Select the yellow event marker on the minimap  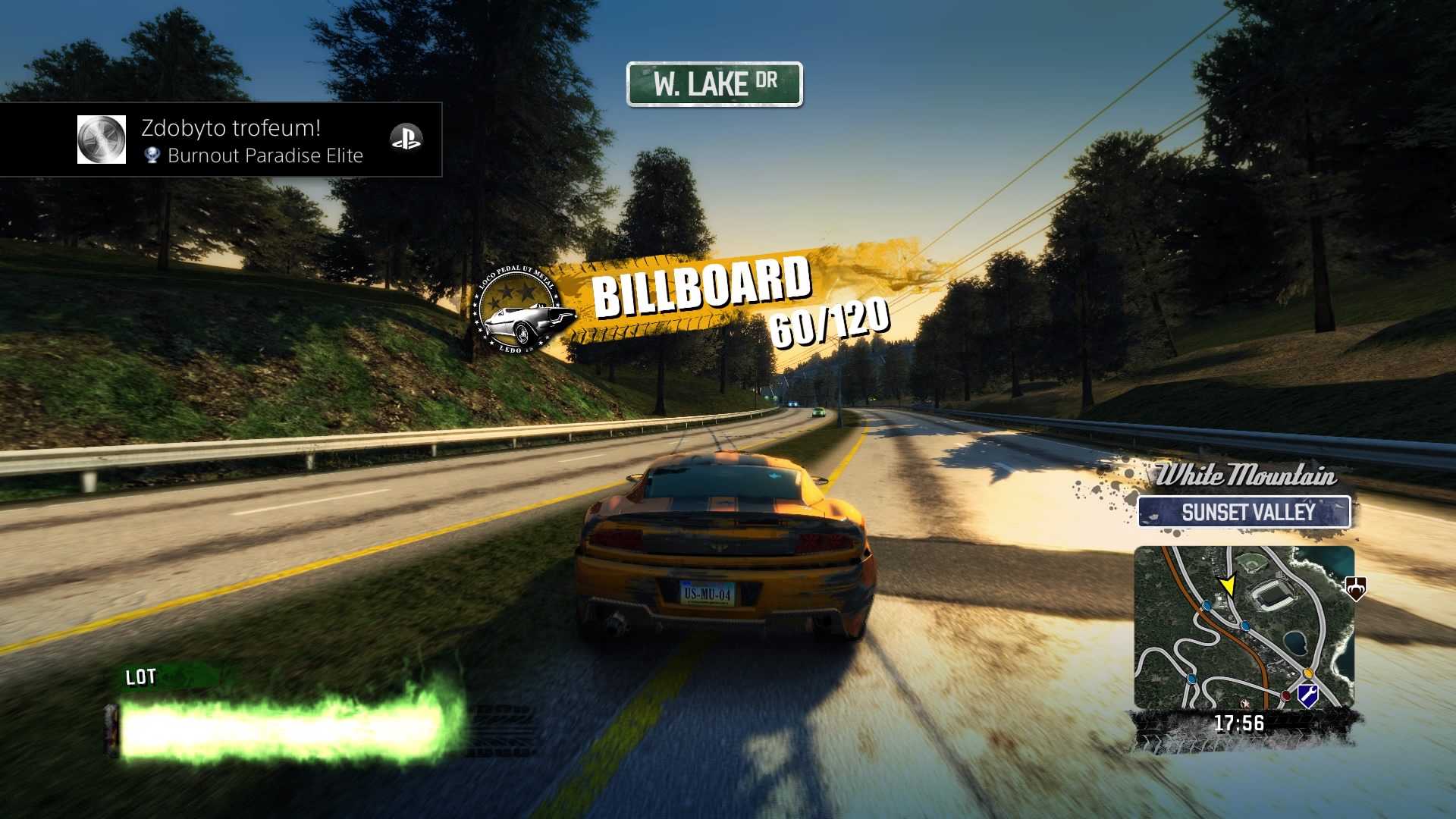(1308, 673)
